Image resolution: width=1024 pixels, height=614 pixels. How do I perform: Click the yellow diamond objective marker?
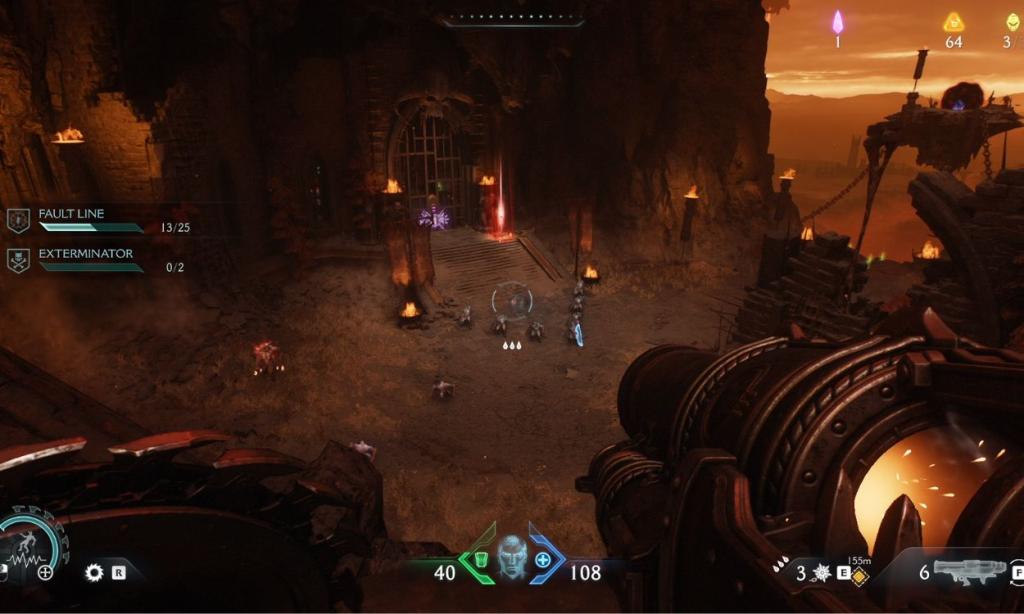(x=859, y=578)
